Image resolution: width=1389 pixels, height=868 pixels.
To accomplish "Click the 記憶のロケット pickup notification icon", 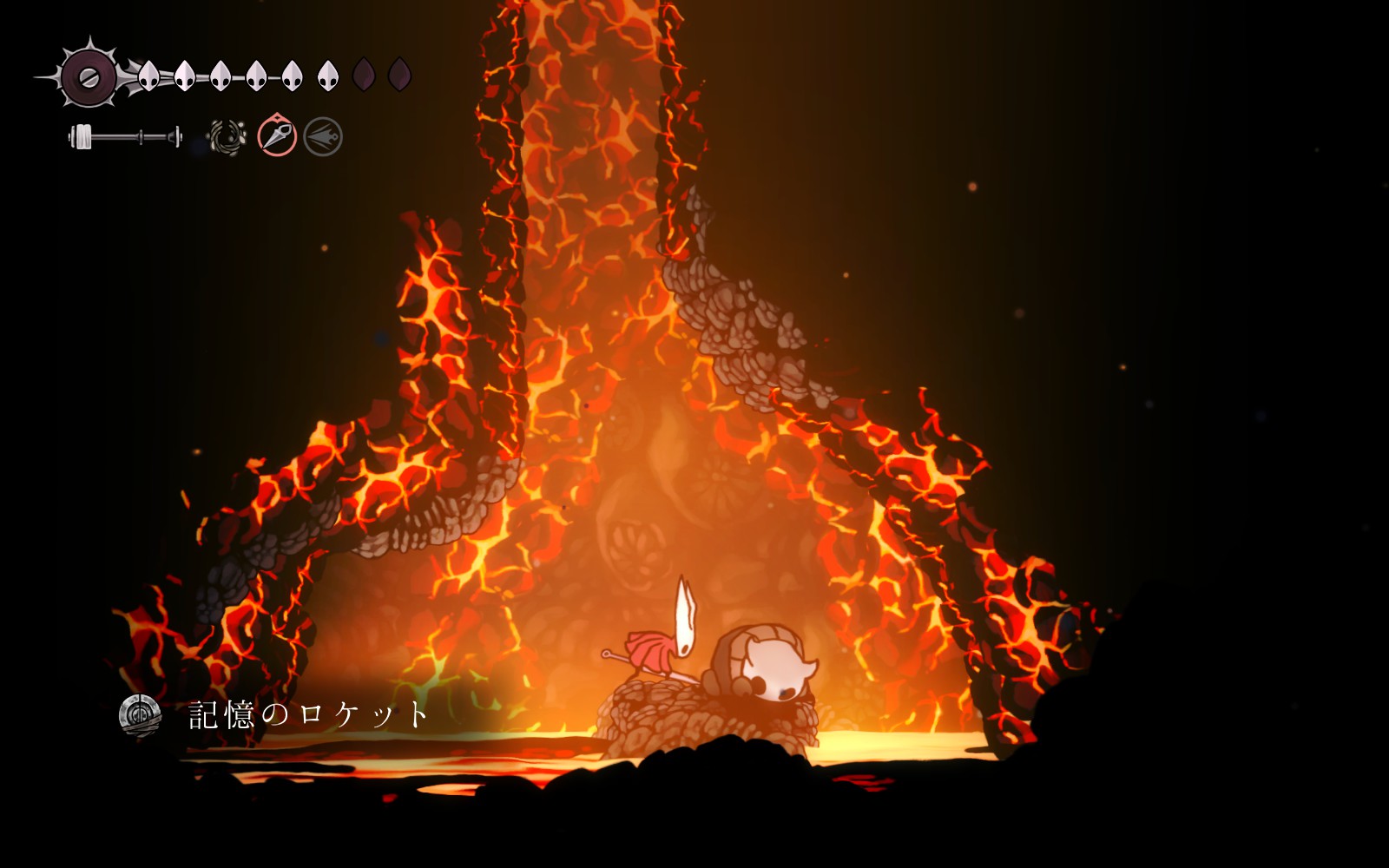I will click(x=140, y=715).
